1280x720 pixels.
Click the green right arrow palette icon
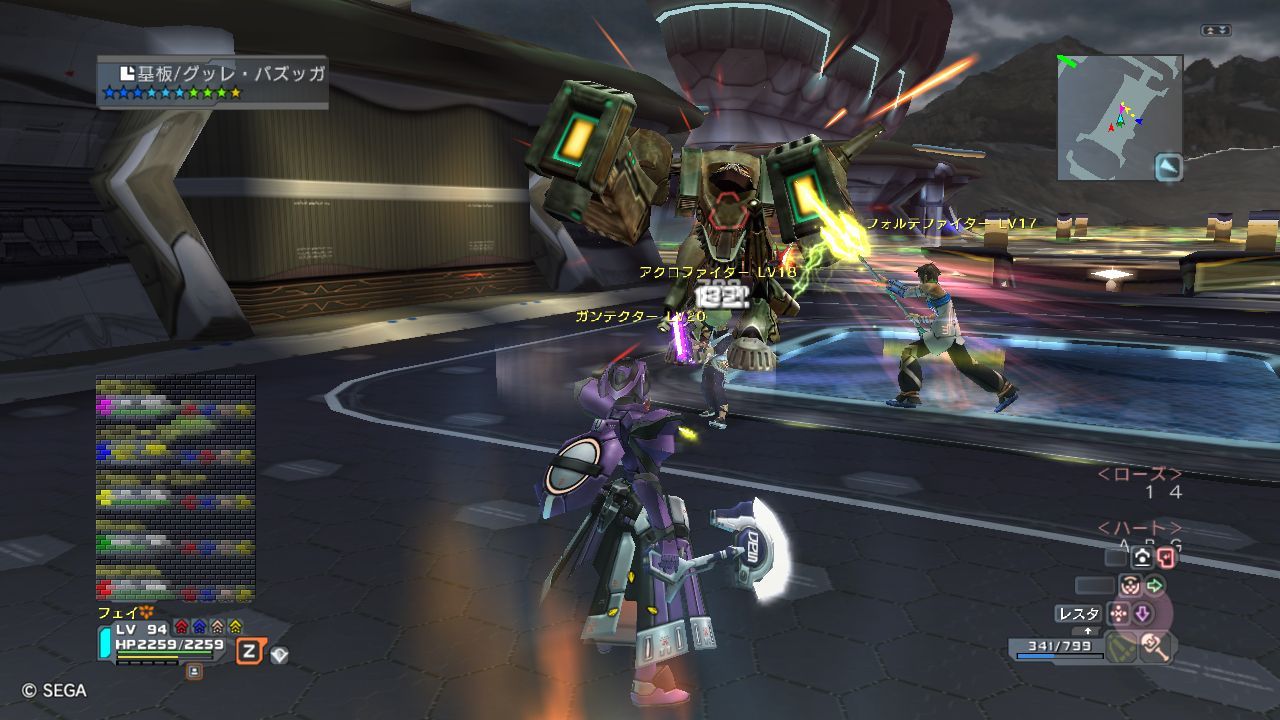point(1155,585)
